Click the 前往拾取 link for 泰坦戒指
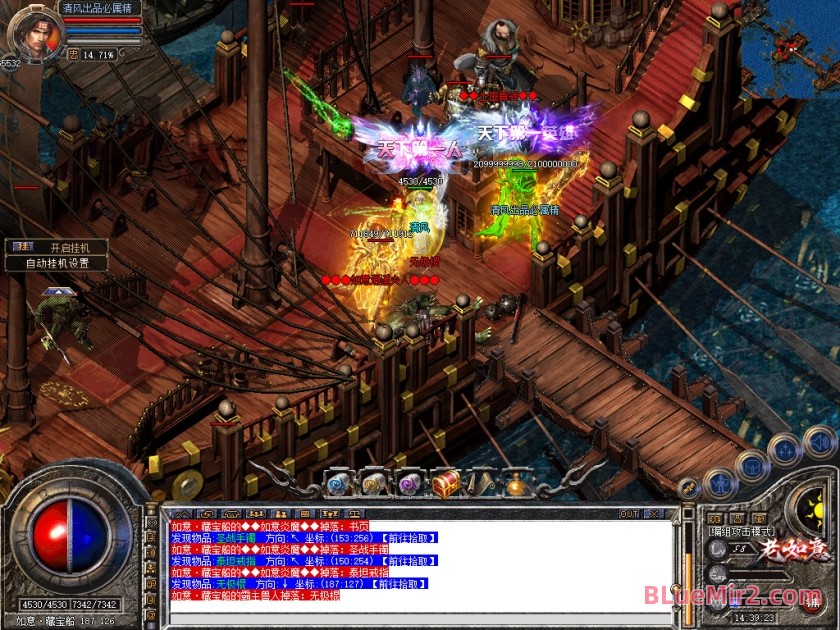840x630 pixels. 412,560
